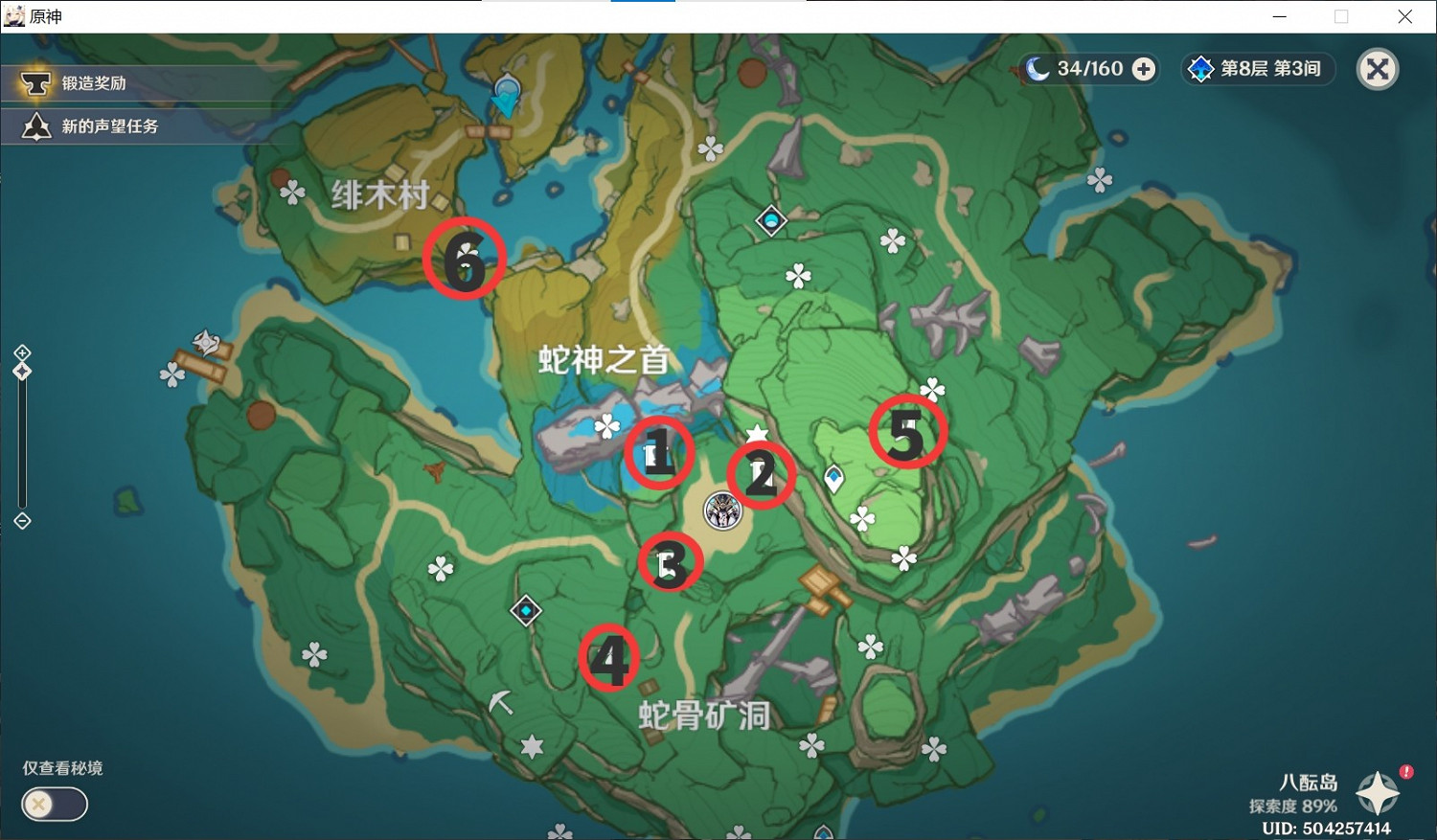Click the Statue of the Seven map icon
Screen dimensions: 1437x840
(721, 511)
